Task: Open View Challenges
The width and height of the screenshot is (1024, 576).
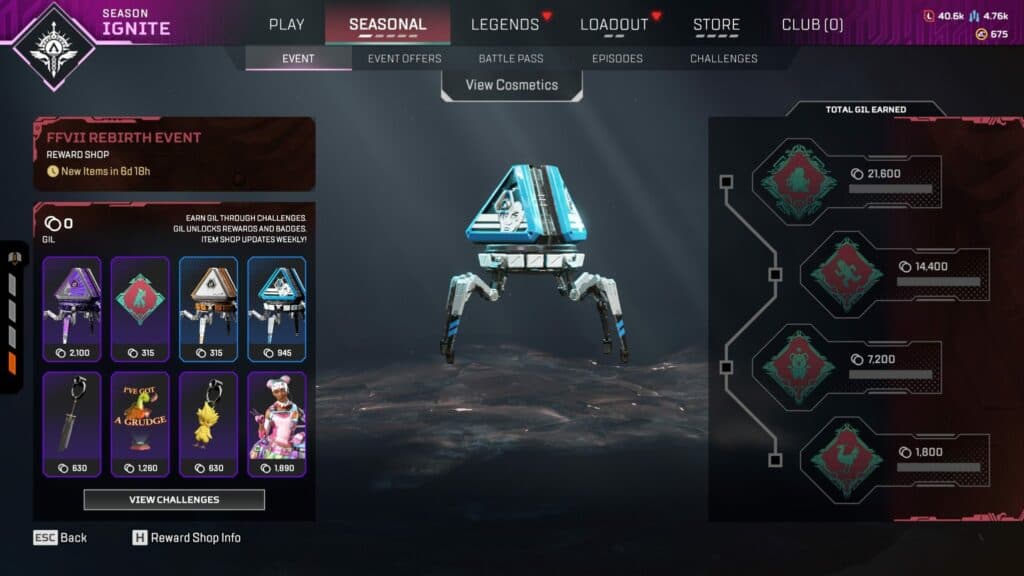Action: tap(174, 499)
